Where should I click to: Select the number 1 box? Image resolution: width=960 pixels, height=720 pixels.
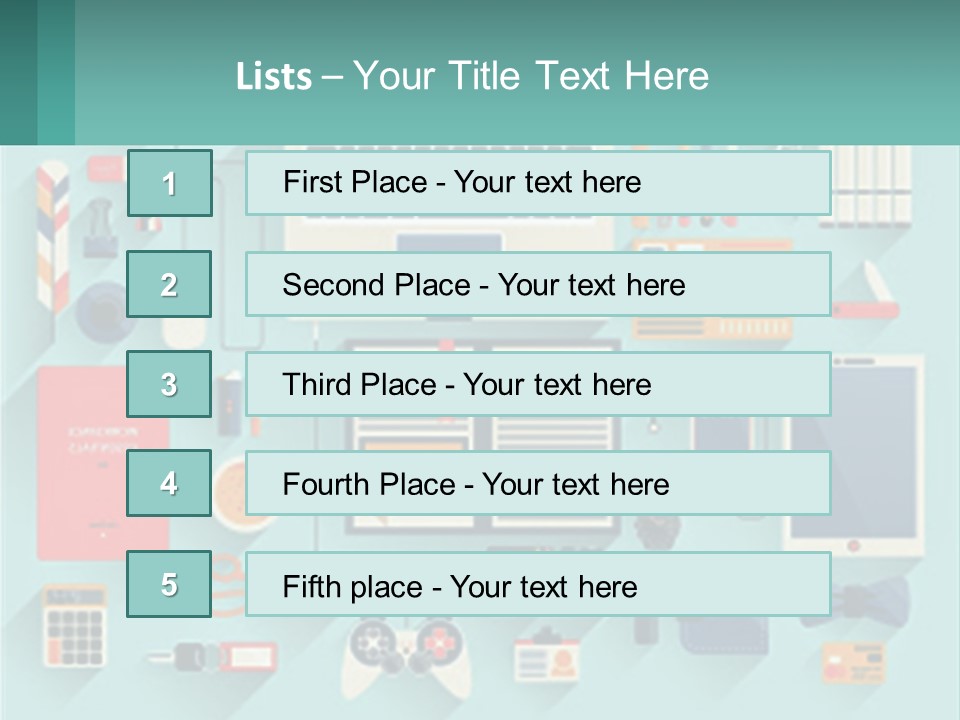click(170, 183)
